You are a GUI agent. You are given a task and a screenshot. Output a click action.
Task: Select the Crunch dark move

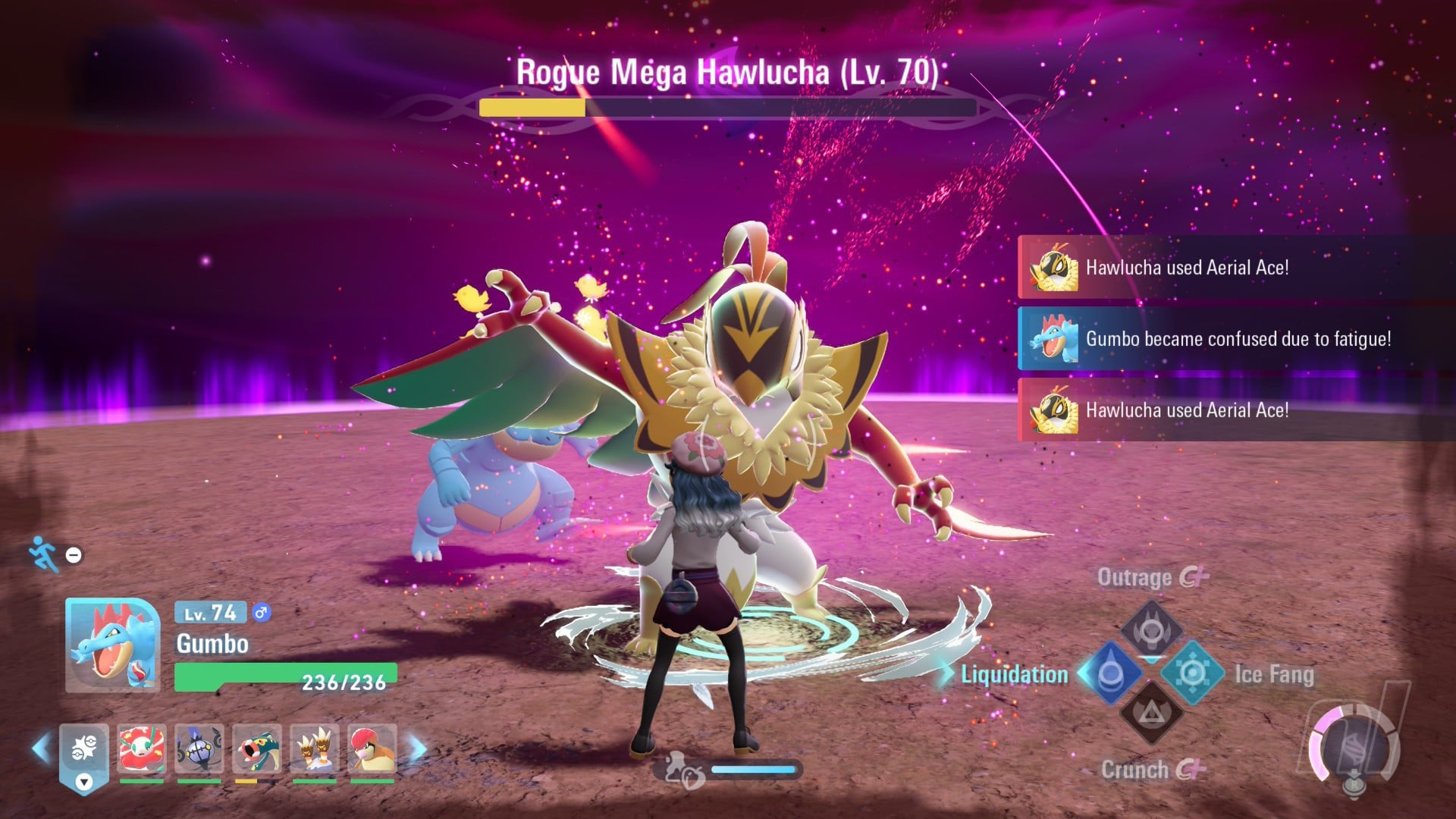tap(1151, 713)
